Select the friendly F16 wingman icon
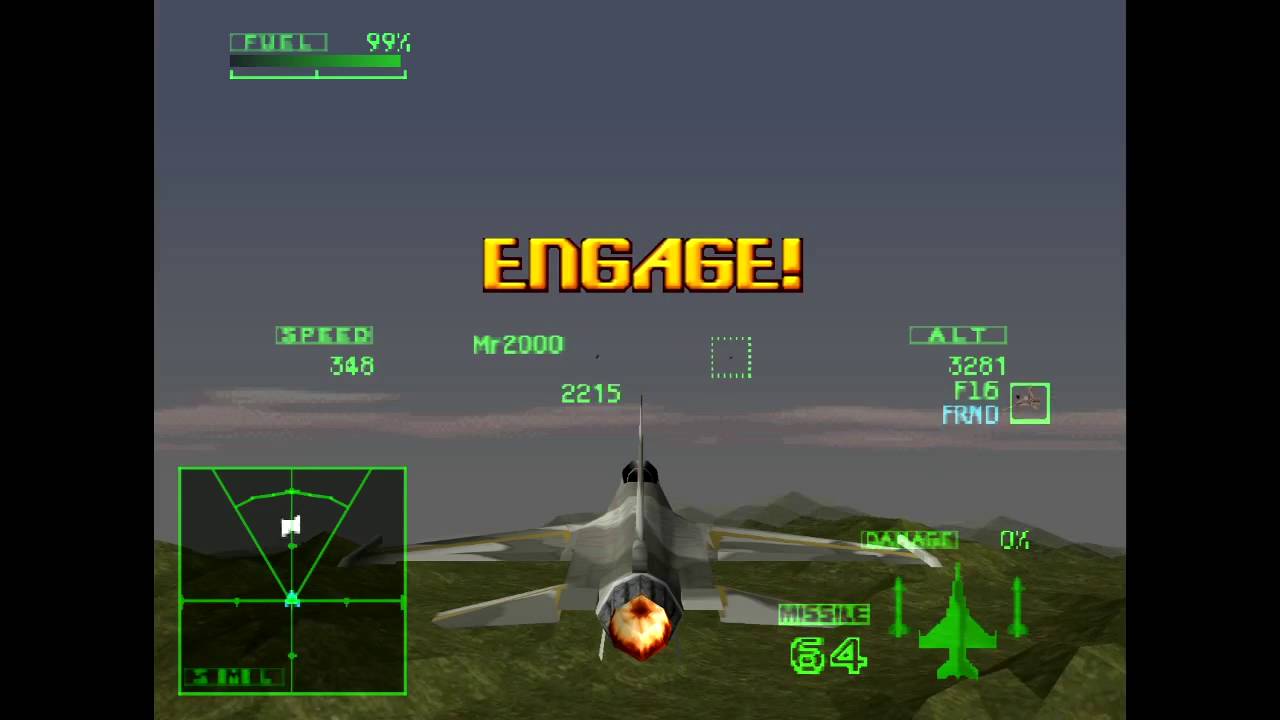1280x720 pixels. pyautogui.click(x=1029, y=403)
